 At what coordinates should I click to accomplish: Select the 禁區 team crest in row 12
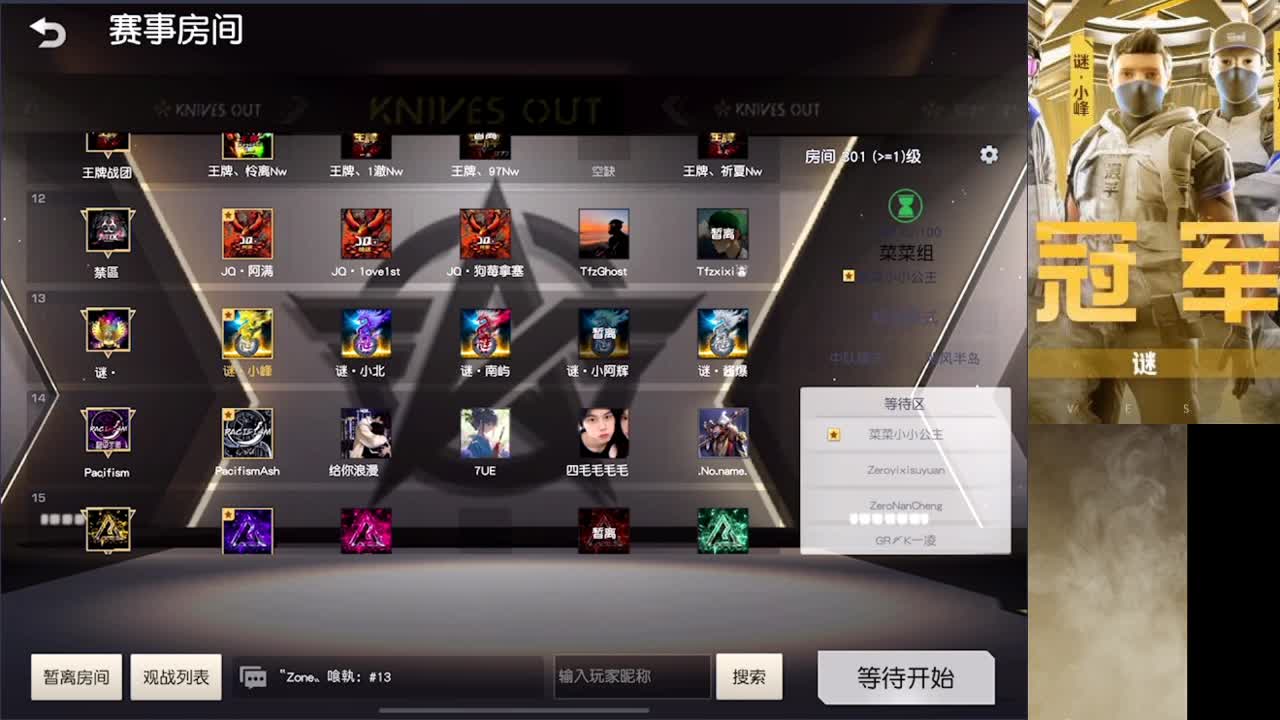108,232
